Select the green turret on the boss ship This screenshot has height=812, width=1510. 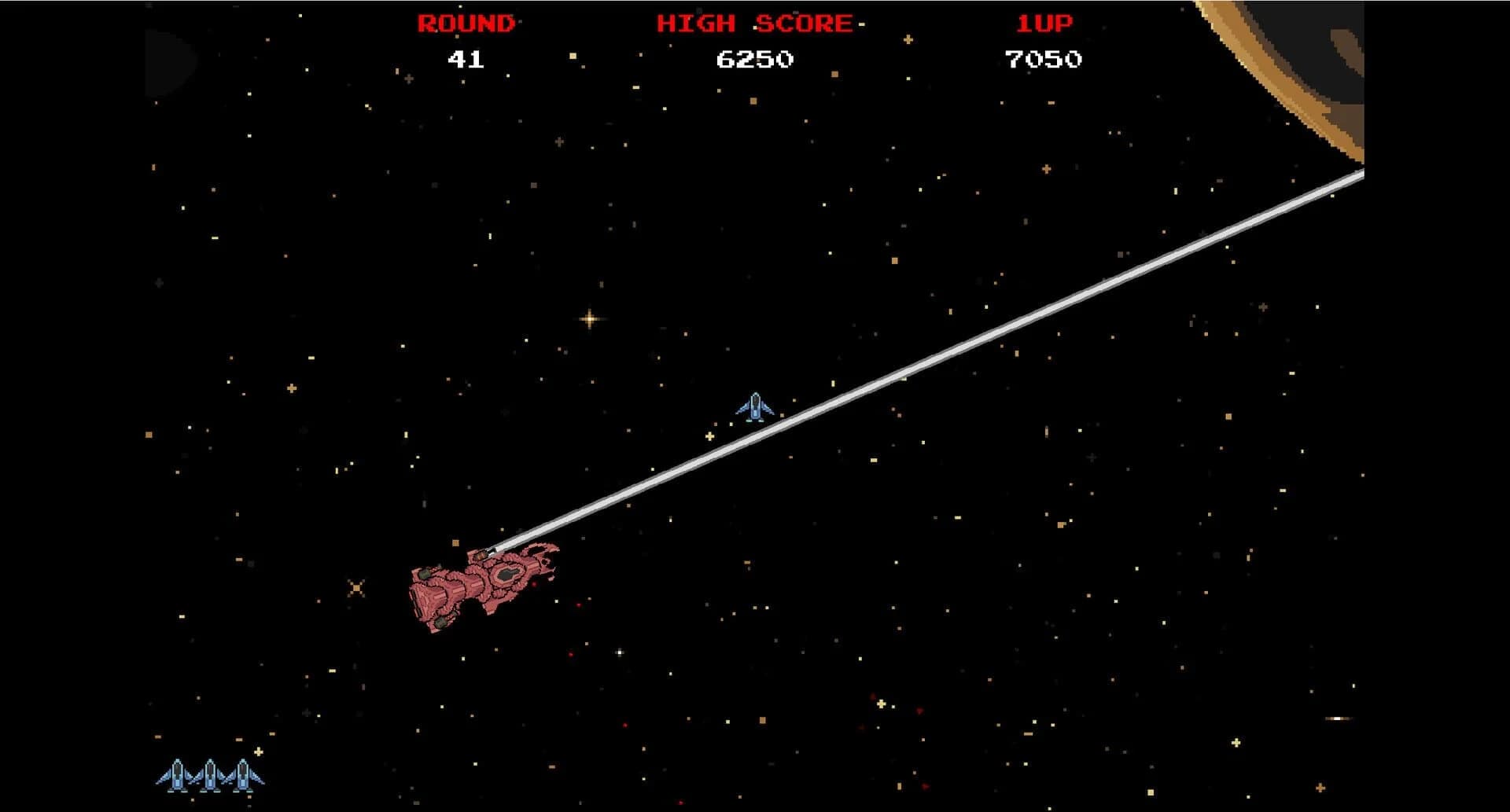425,574
